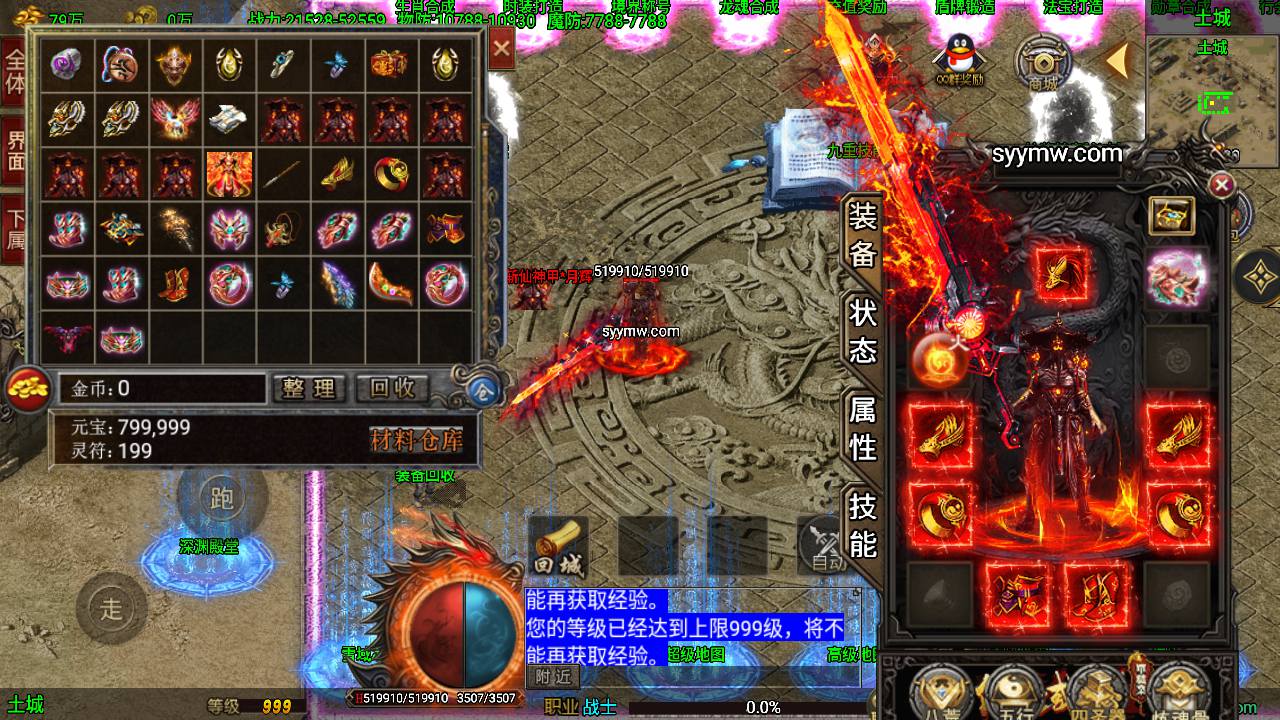Click the 整理 sort button

308,388
